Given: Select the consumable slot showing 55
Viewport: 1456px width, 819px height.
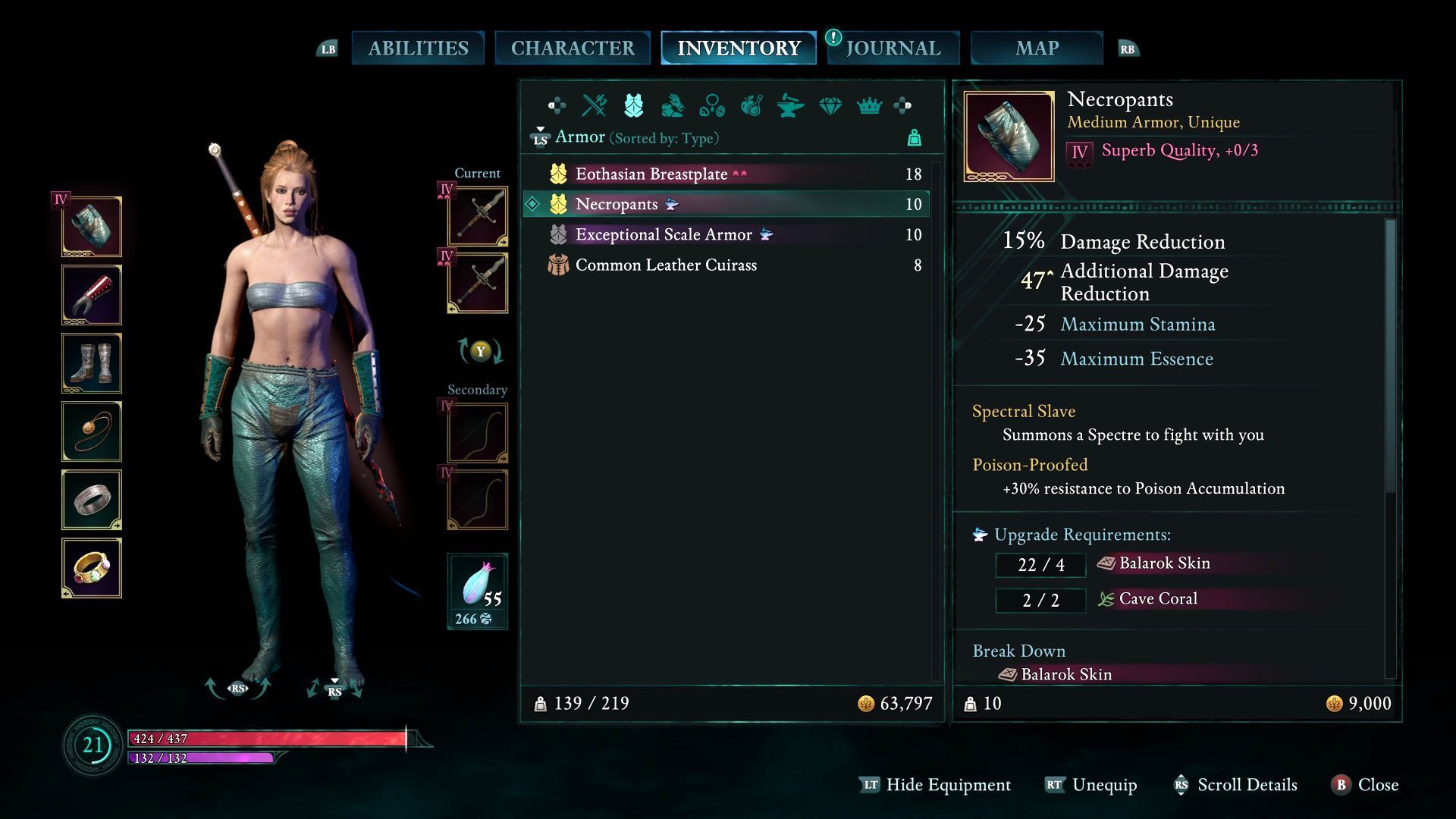Looking at the screenshot, I should [x=478, y=591].
